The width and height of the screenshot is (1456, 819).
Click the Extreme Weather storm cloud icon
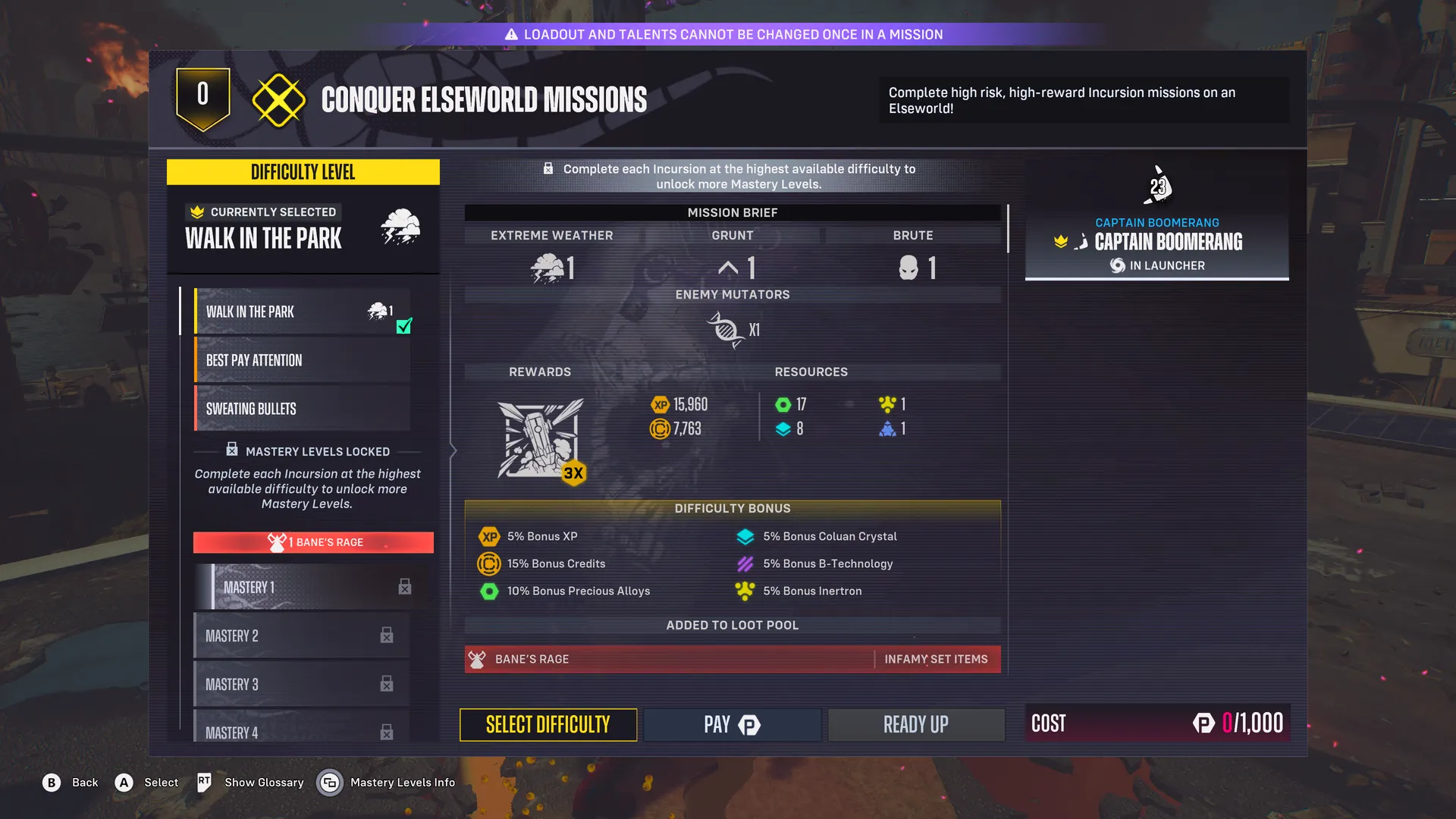point(548,268)
